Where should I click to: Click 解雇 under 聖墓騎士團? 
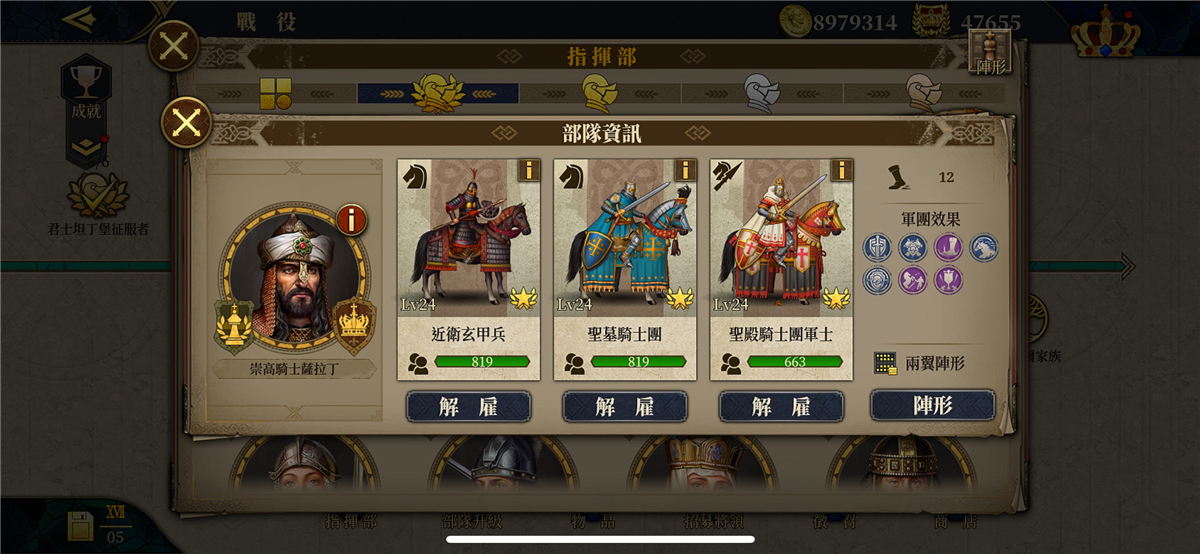click(624, 406)
